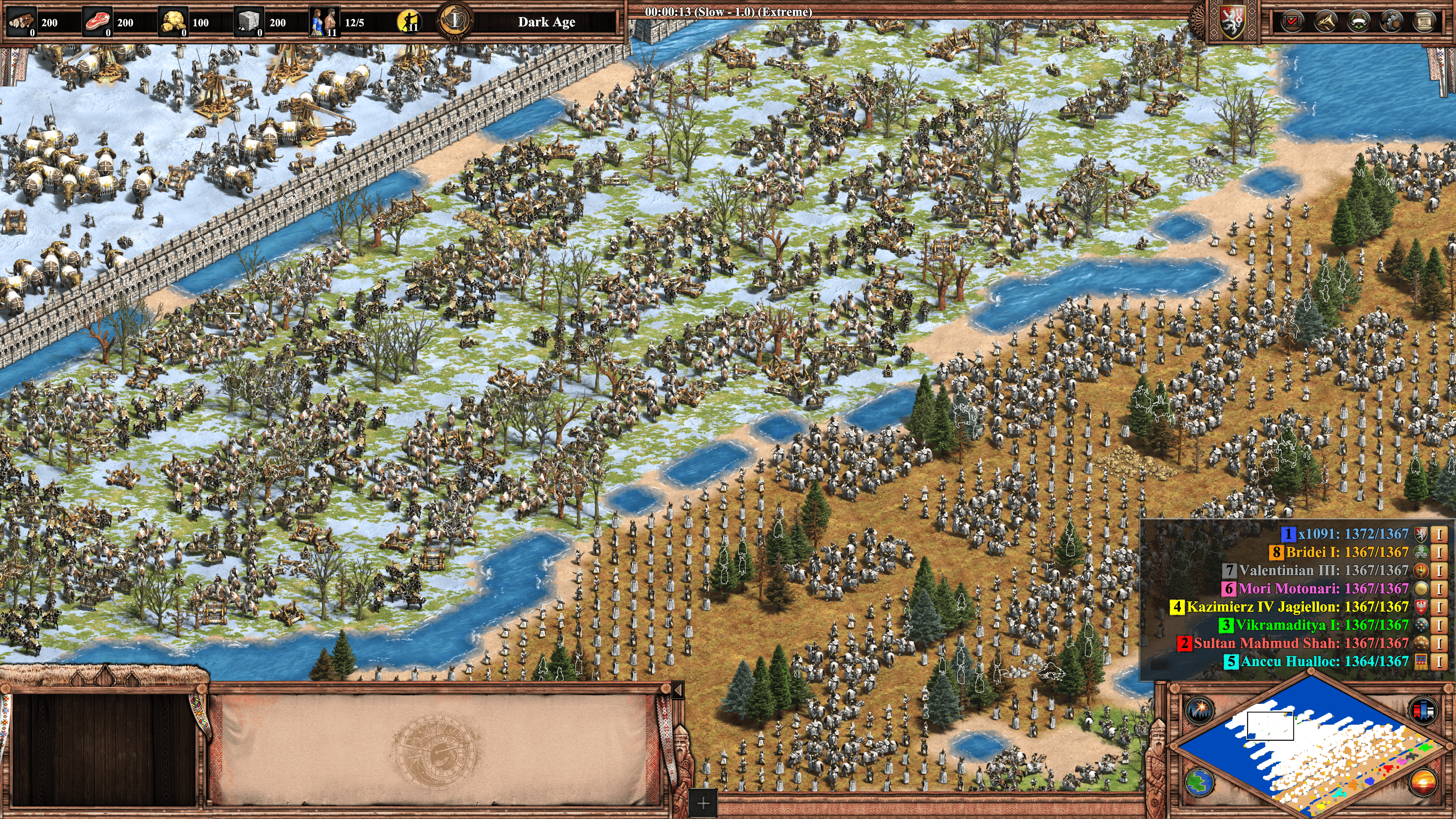
Task: Click the minimap sunset button
Action: [1423, 783]
